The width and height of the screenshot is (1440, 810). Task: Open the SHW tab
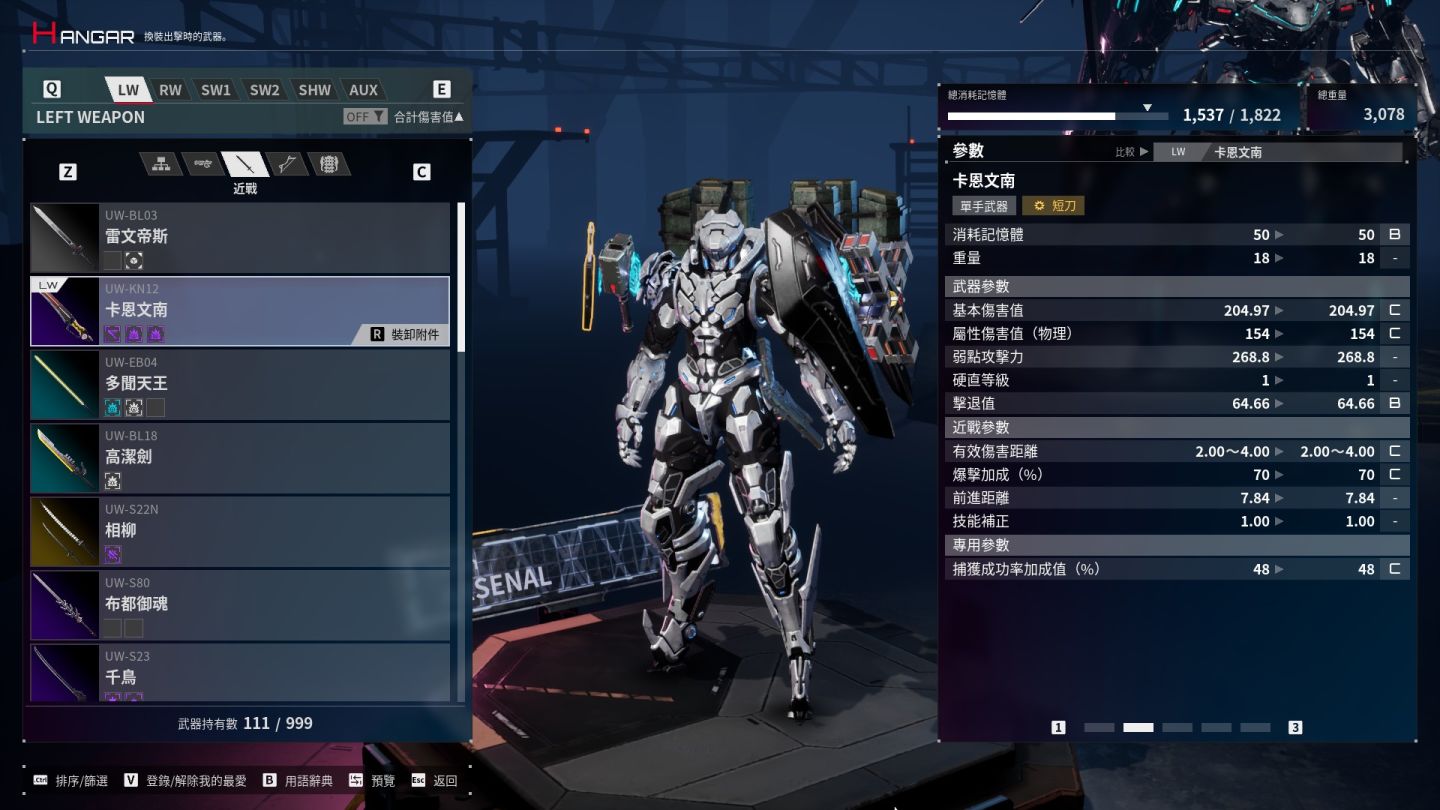(314, 90)
